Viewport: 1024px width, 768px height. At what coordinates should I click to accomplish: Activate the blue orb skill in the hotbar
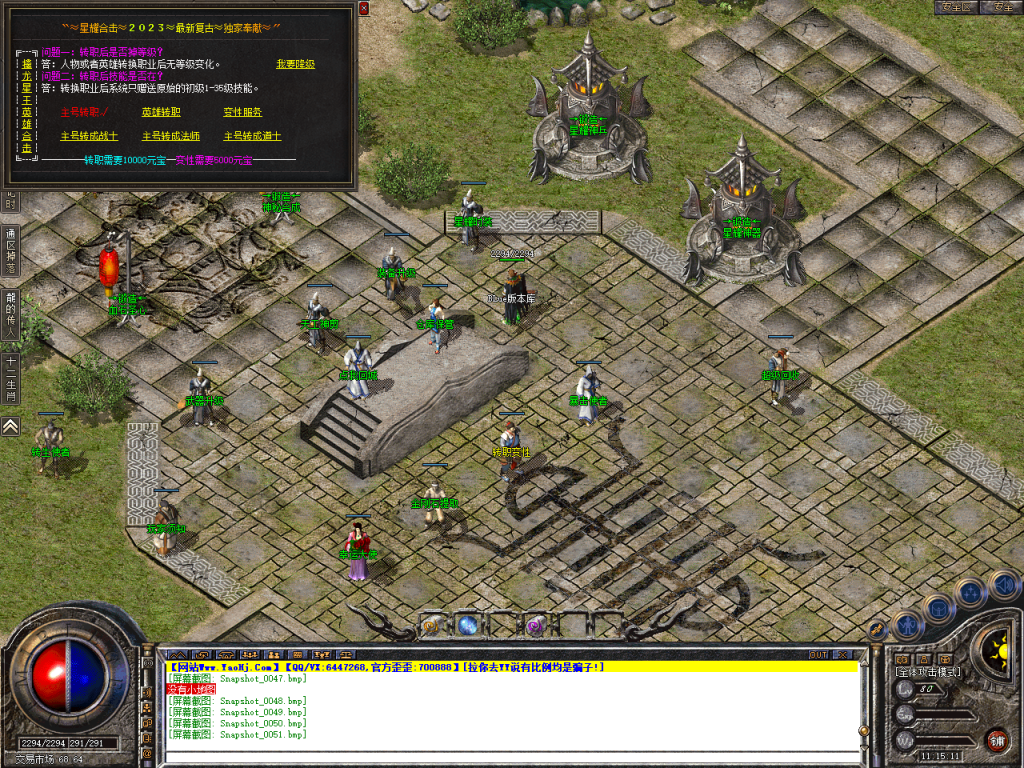(468, 625)
